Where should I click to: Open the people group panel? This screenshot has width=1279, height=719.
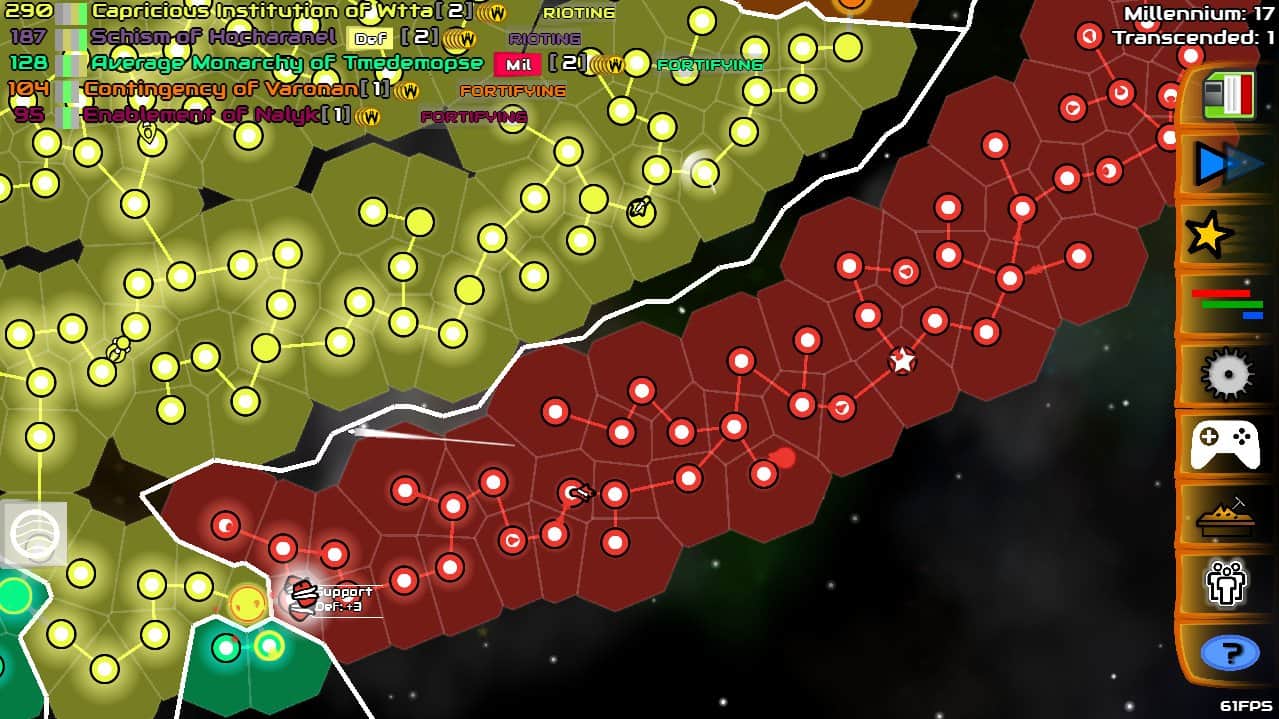(1225, 583)
